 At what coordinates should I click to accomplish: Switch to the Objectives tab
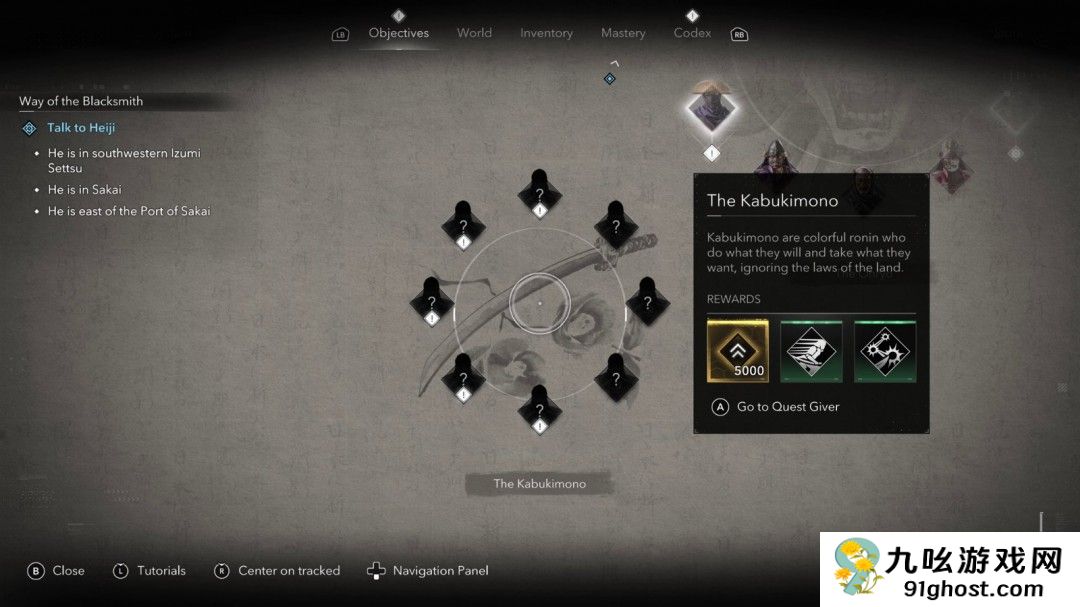(398, 33)
